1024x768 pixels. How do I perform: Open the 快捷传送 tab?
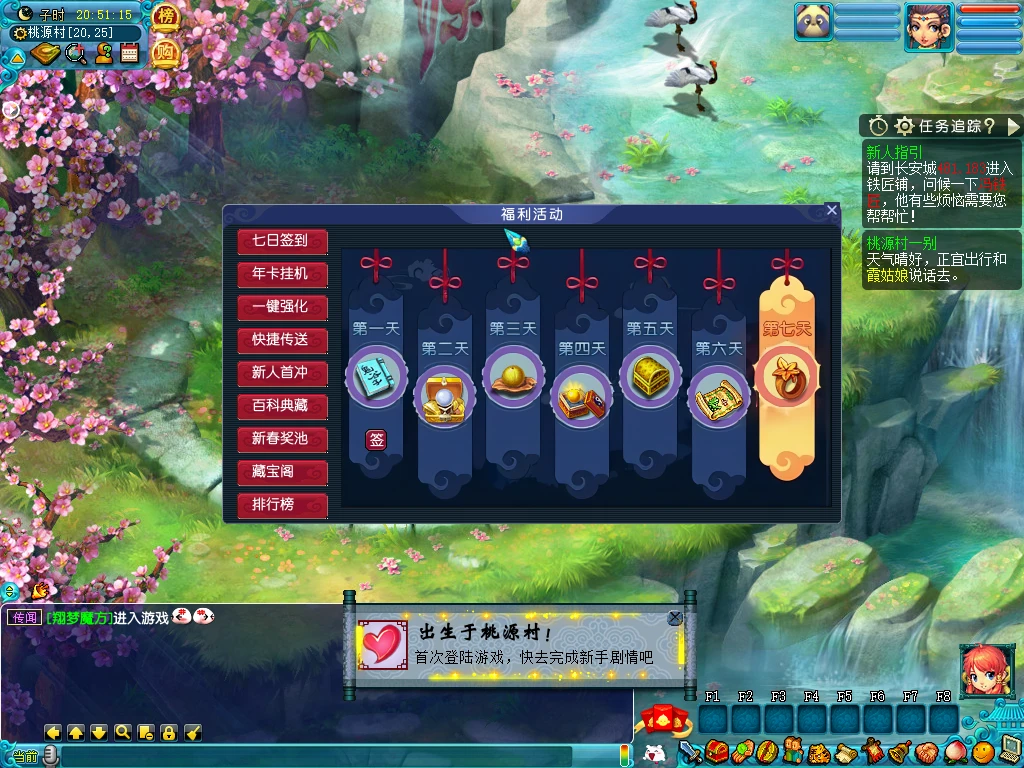coord(282,340)
